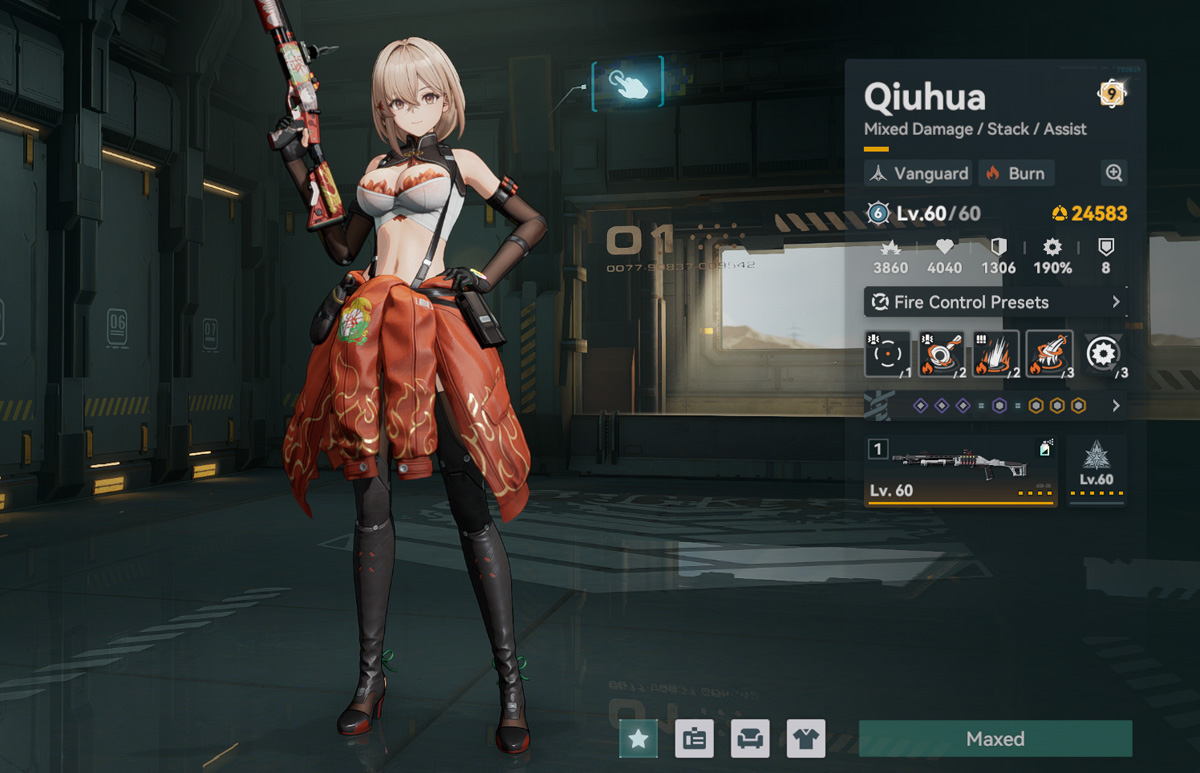Open Fire Control Presets
1200x773 pixels.
(x=995, y=302)
